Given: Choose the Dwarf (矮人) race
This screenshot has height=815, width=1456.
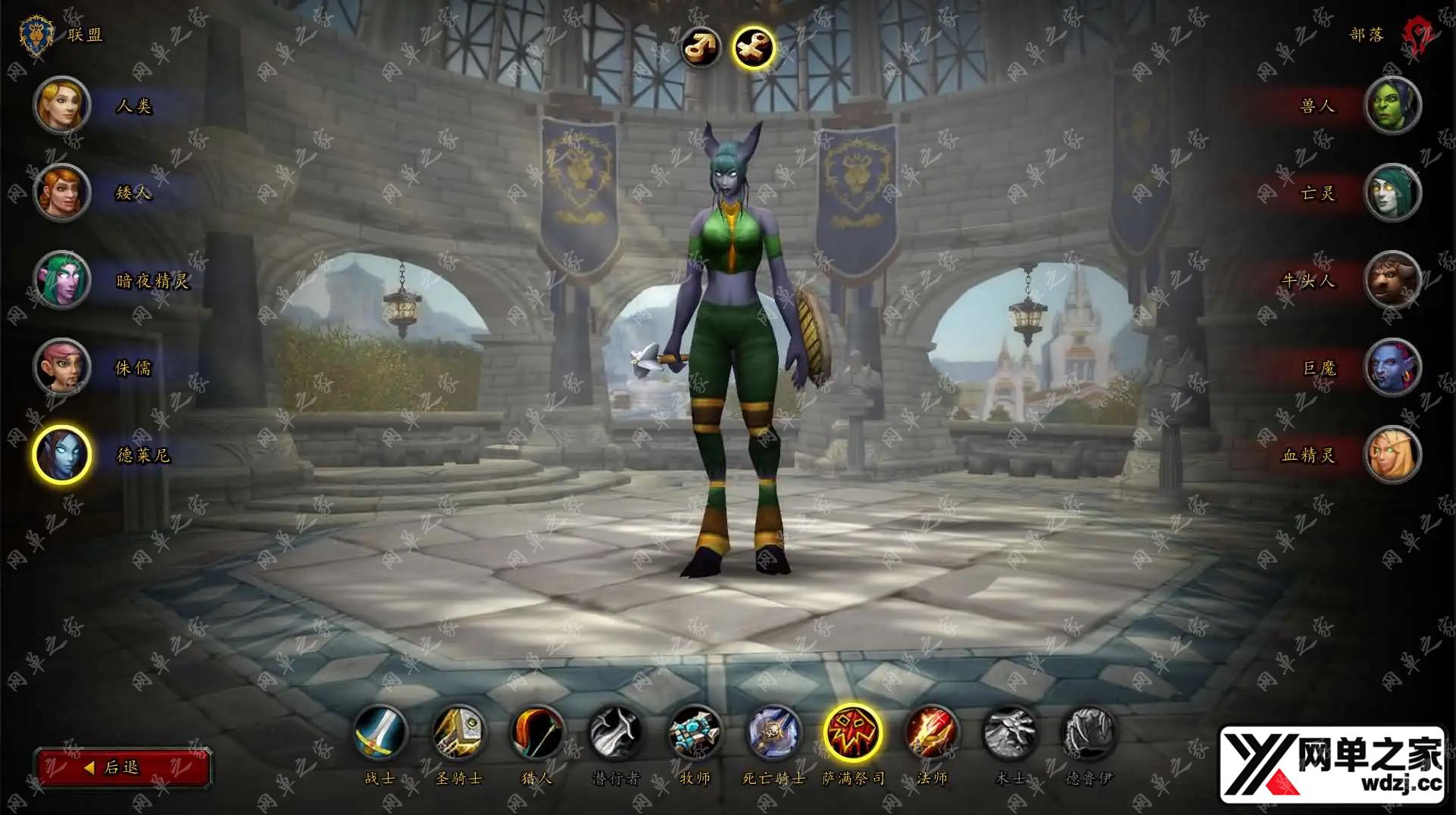Looking at the screenshot, I should (x=62, y=192).
